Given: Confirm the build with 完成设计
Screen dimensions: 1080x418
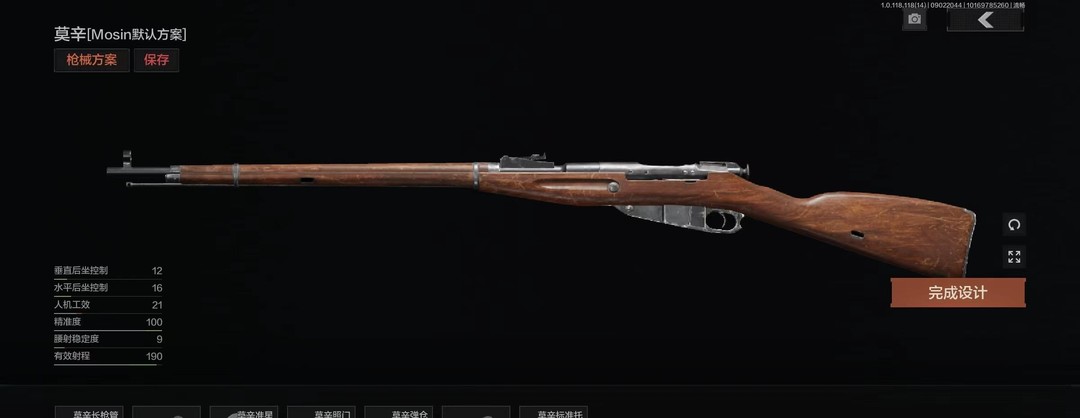Looking at the screenshot, I should 957,293.
